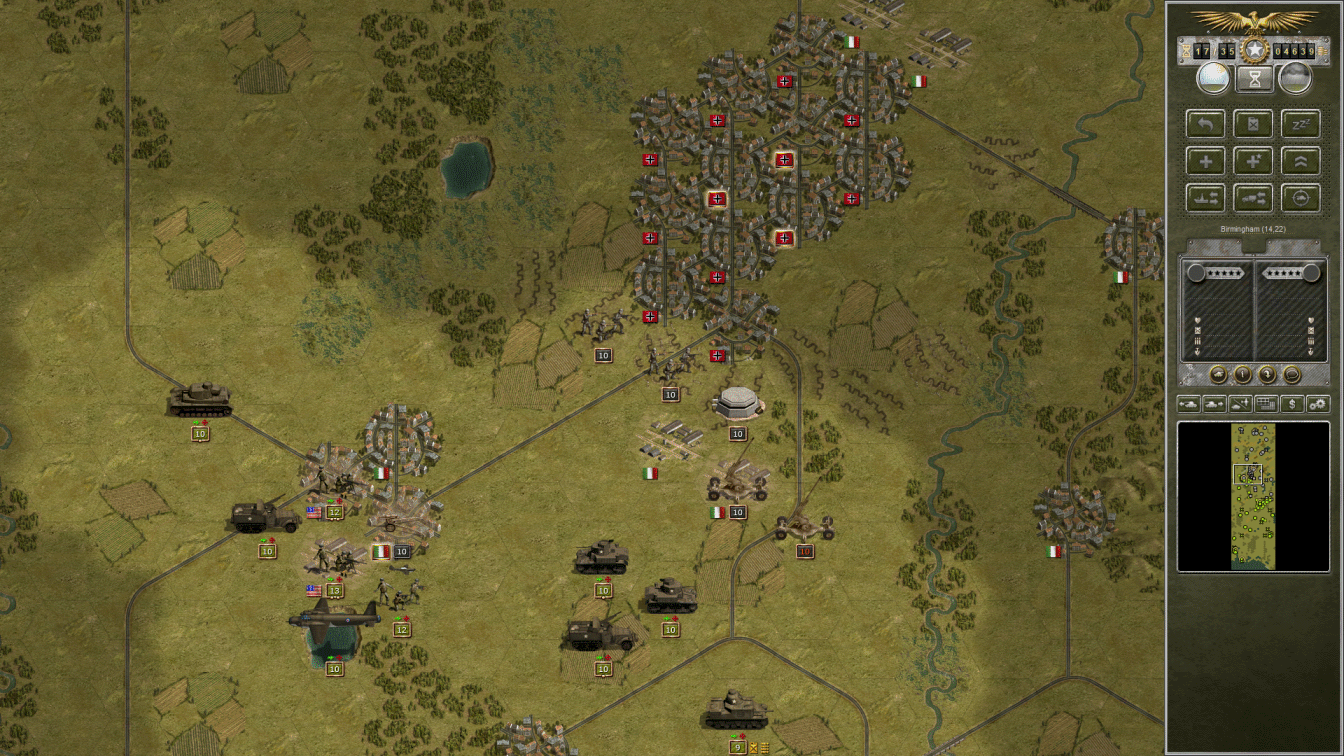The image size is (1344, 756).
Task: Click the naval embark/disembark ship icon
Action: [1205, 197]
